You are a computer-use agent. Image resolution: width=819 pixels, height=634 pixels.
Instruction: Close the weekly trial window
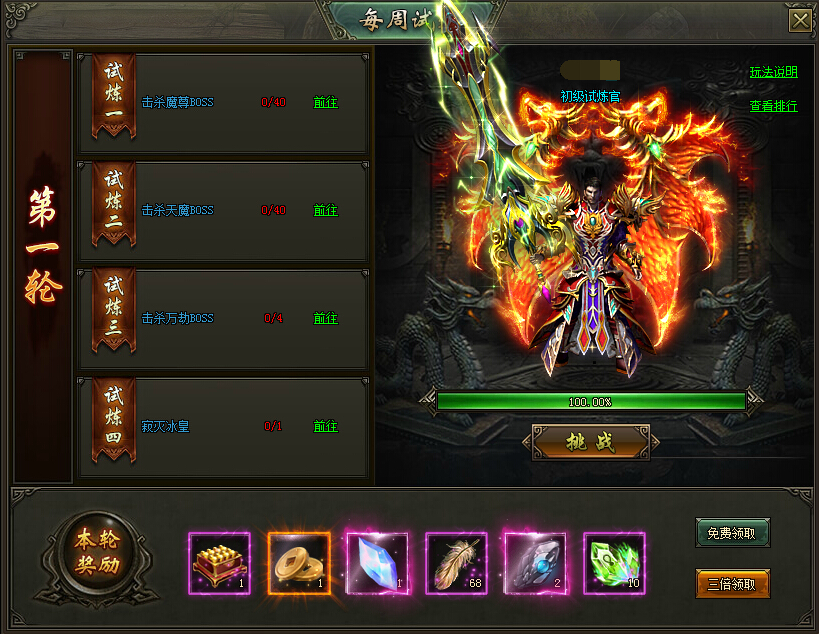(x=800, y=21)
